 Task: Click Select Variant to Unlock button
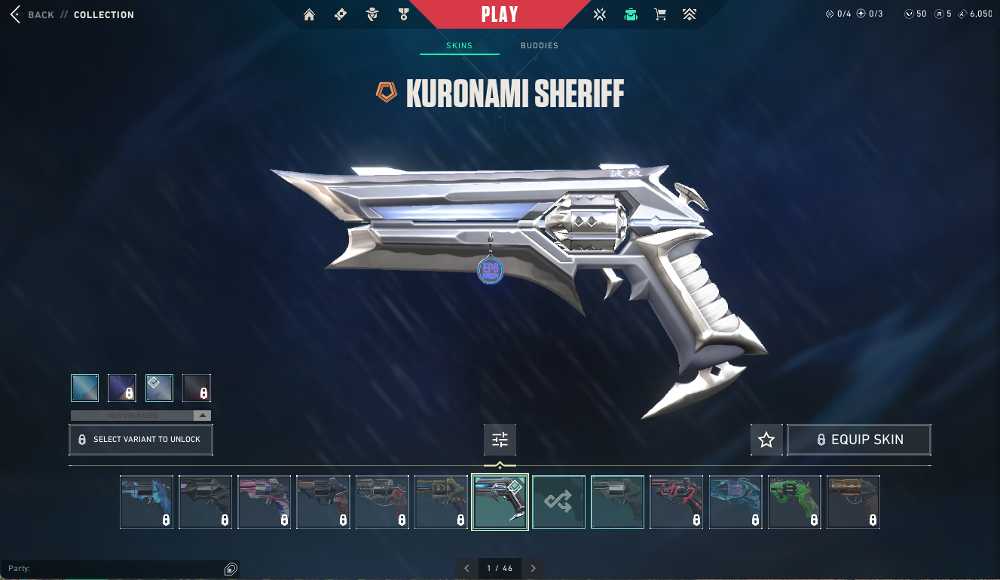pos(141,440)
